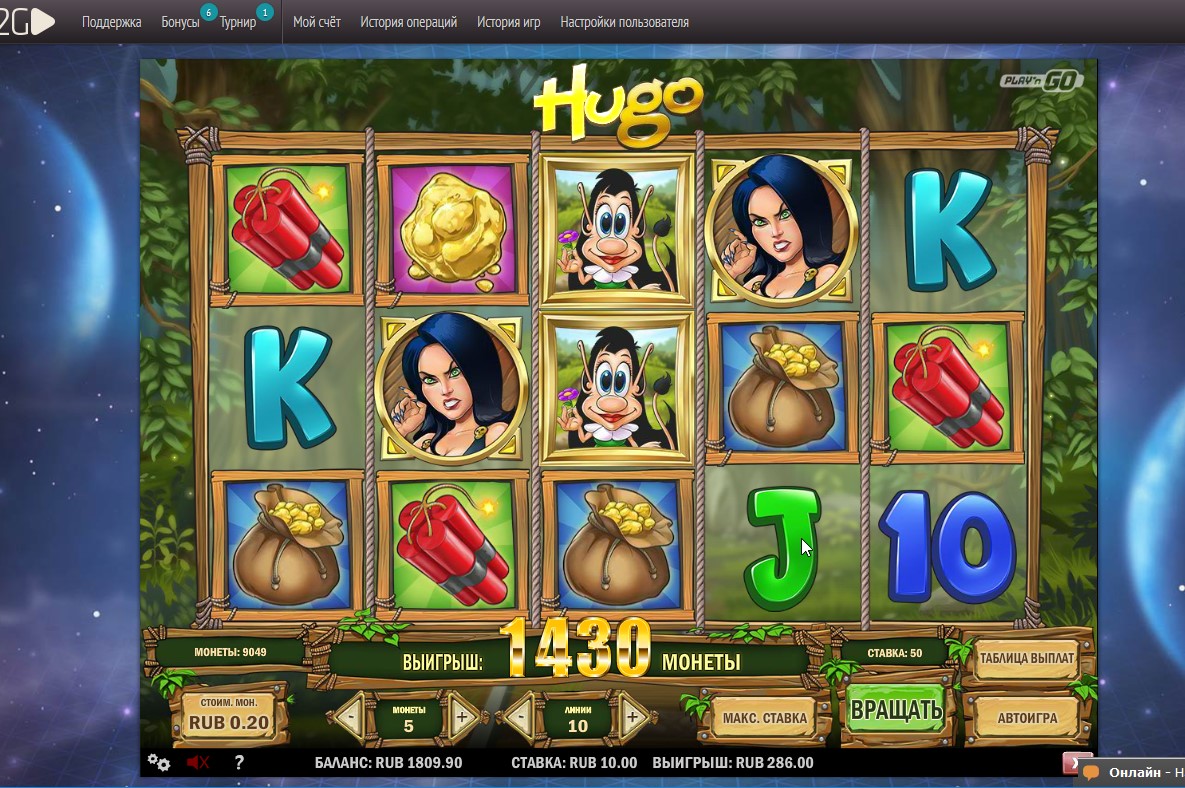Spin the reels with the ВРАЩАТЬ button

896,711
